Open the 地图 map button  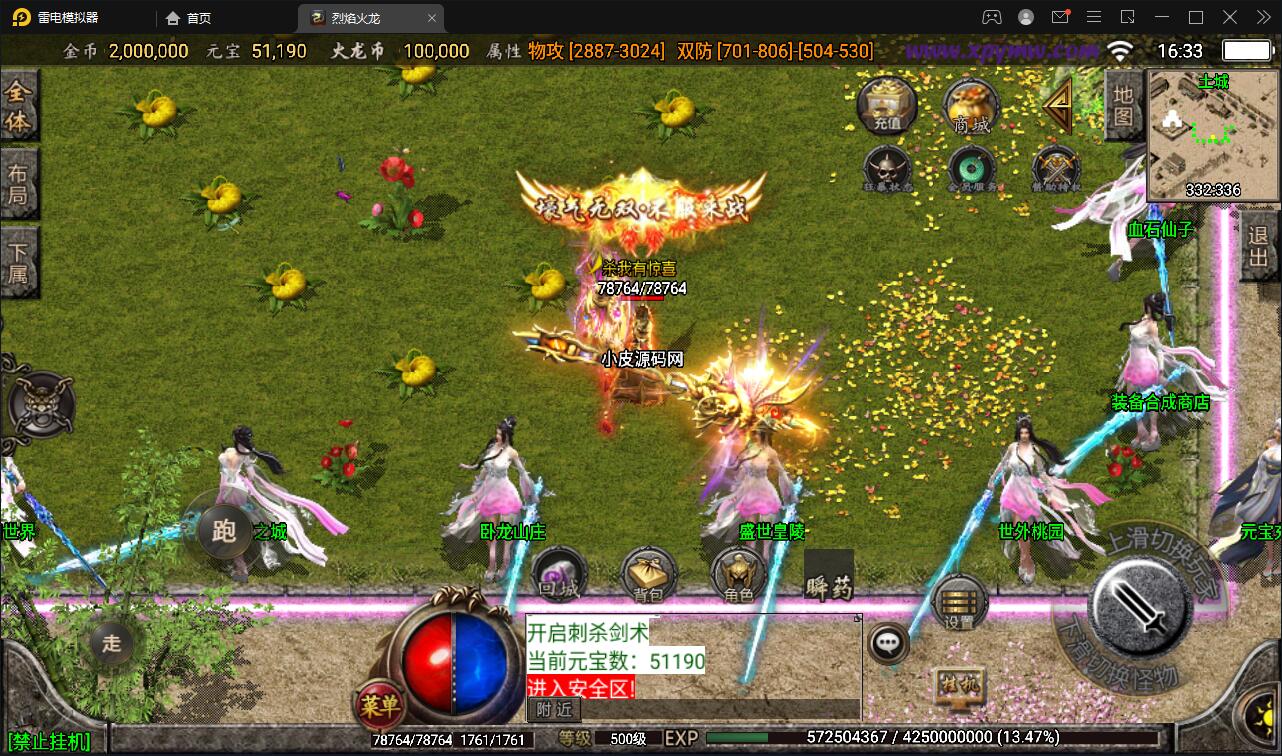pos(1124,105)
